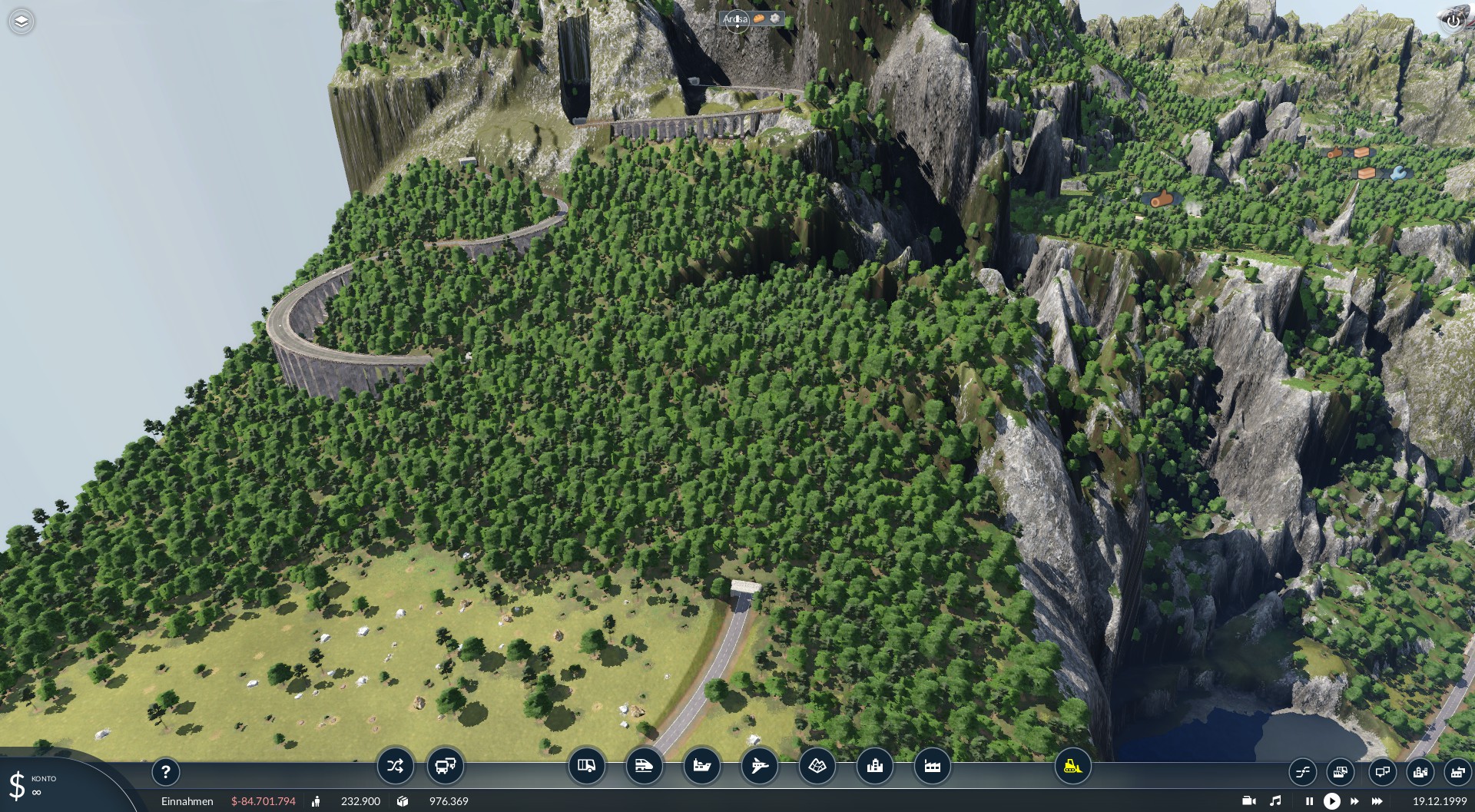Open the town buildings menu

[874, 766]
